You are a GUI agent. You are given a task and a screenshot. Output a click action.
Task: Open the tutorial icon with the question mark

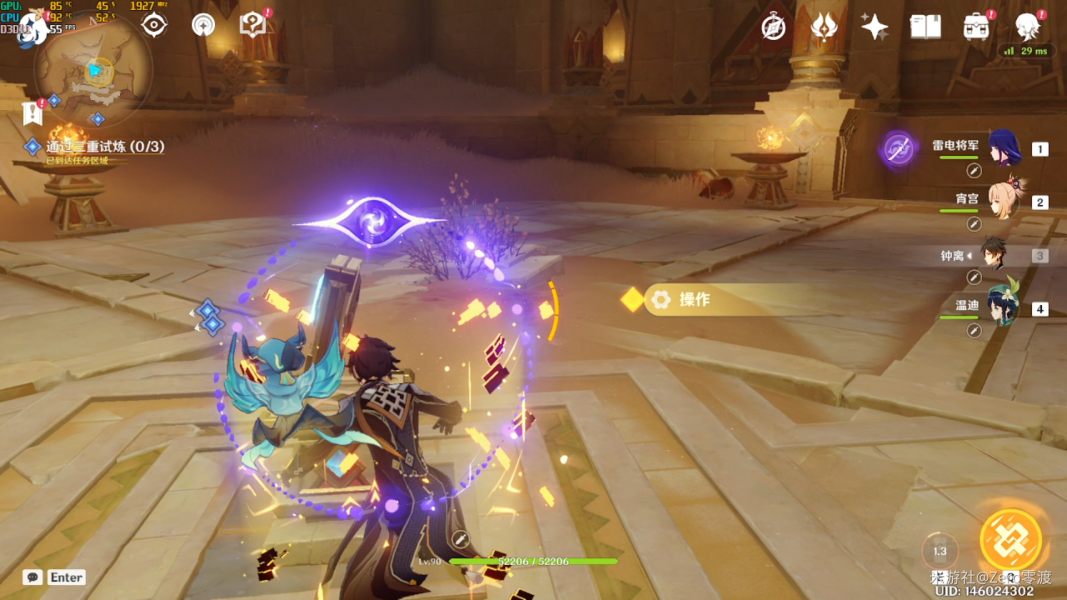pos(253,25)
